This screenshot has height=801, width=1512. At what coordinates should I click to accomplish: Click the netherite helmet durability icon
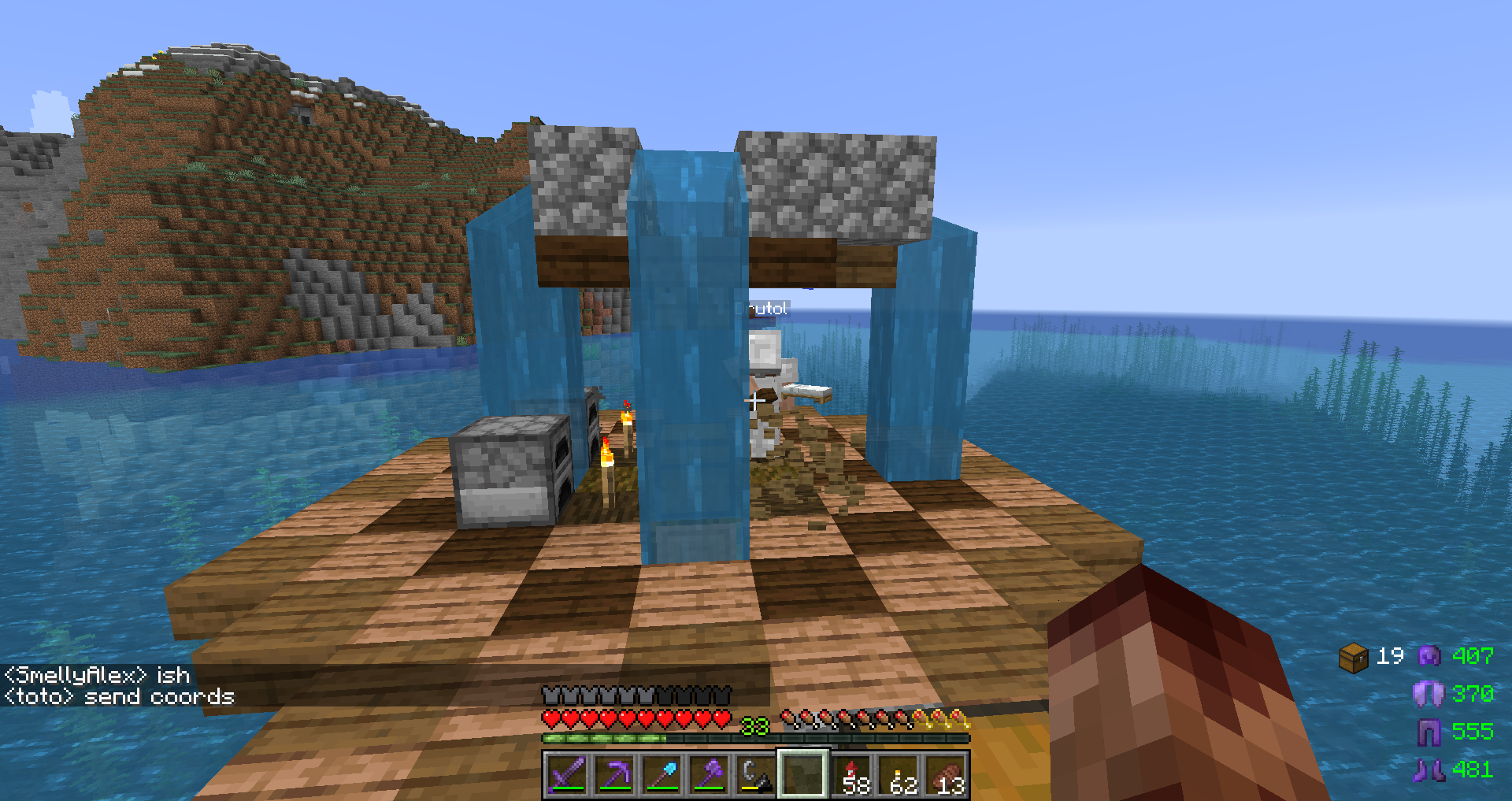[1429, 655]
